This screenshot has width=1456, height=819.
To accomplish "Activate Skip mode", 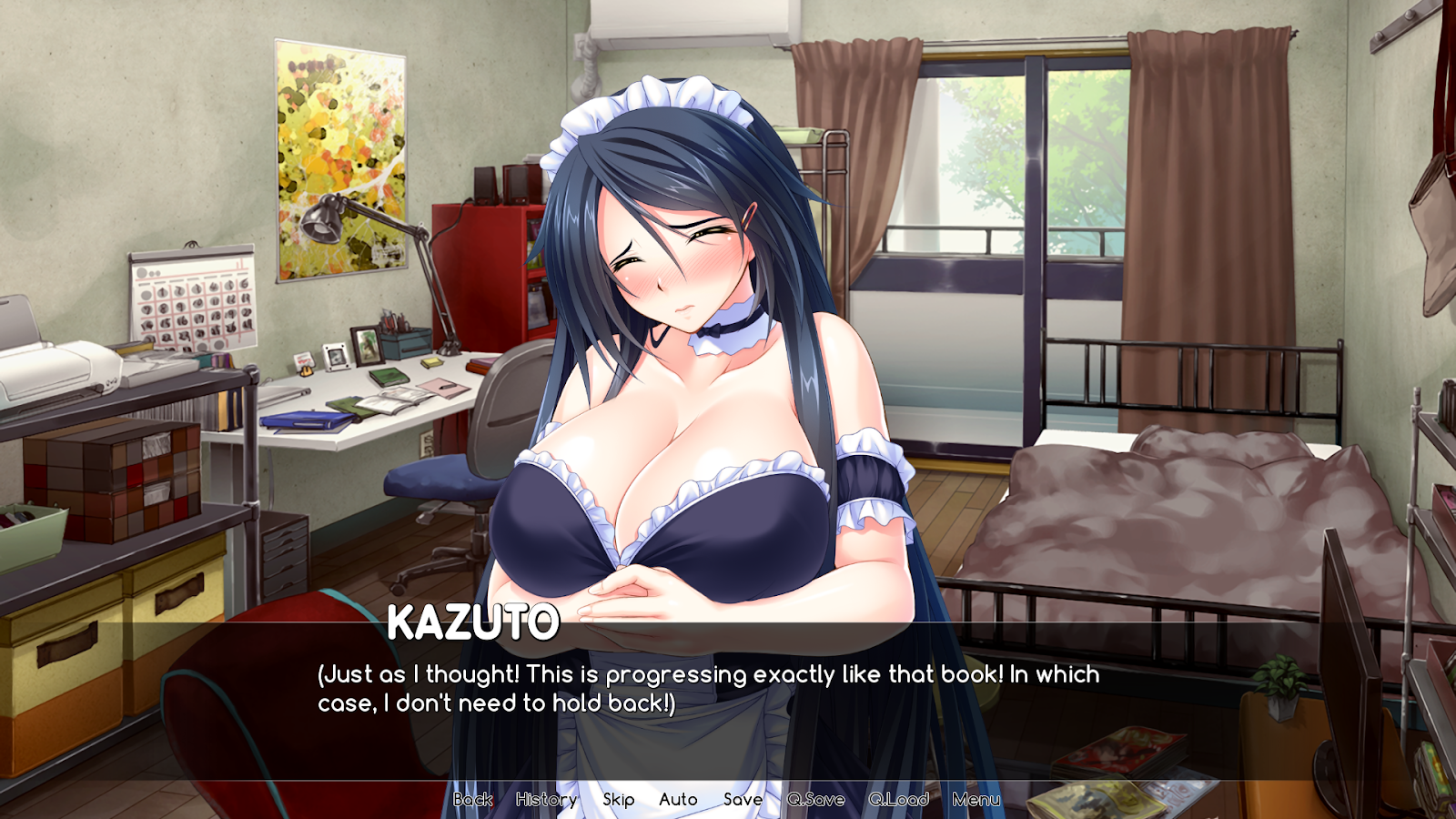I will pyautogui.click(x=619, y=799).
